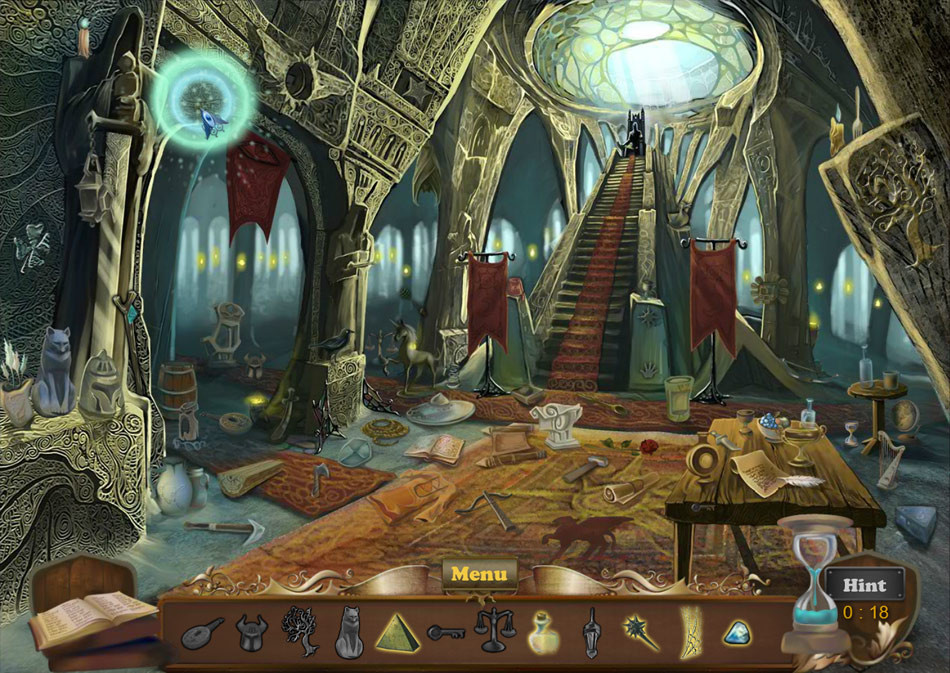Select the spiked mace item
950x673 pixels.
[638, 632]
